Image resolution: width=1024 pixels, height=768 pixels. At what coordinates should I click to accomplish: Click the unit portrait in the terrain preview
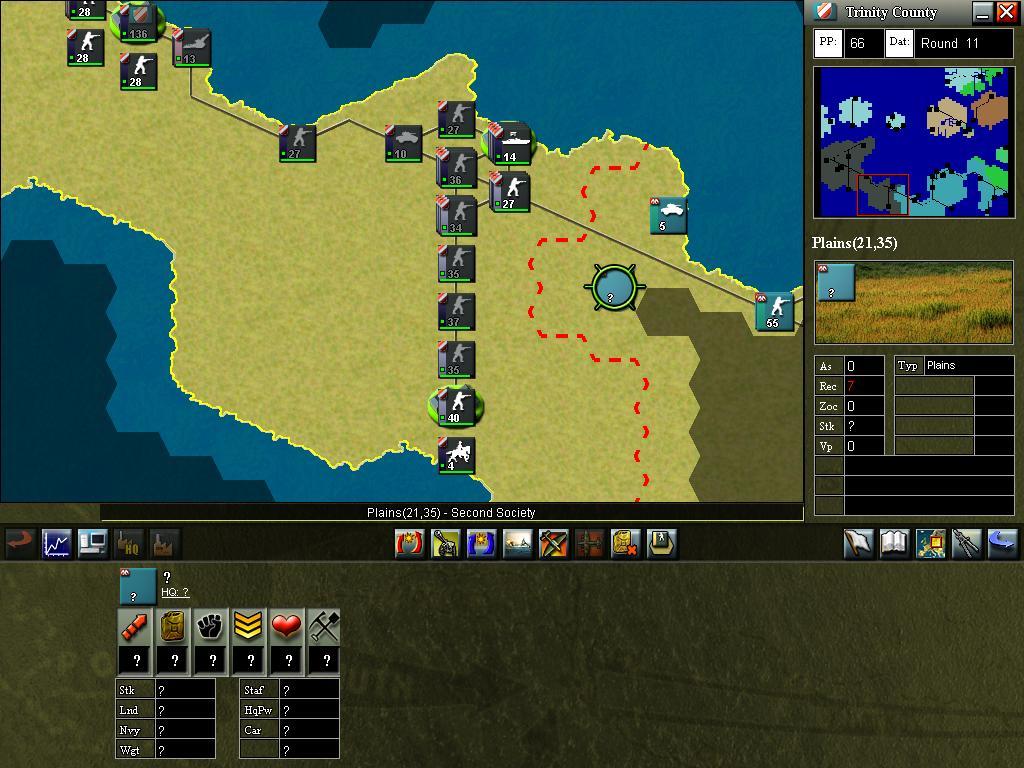pyautogui.click(x=836, y=282)
